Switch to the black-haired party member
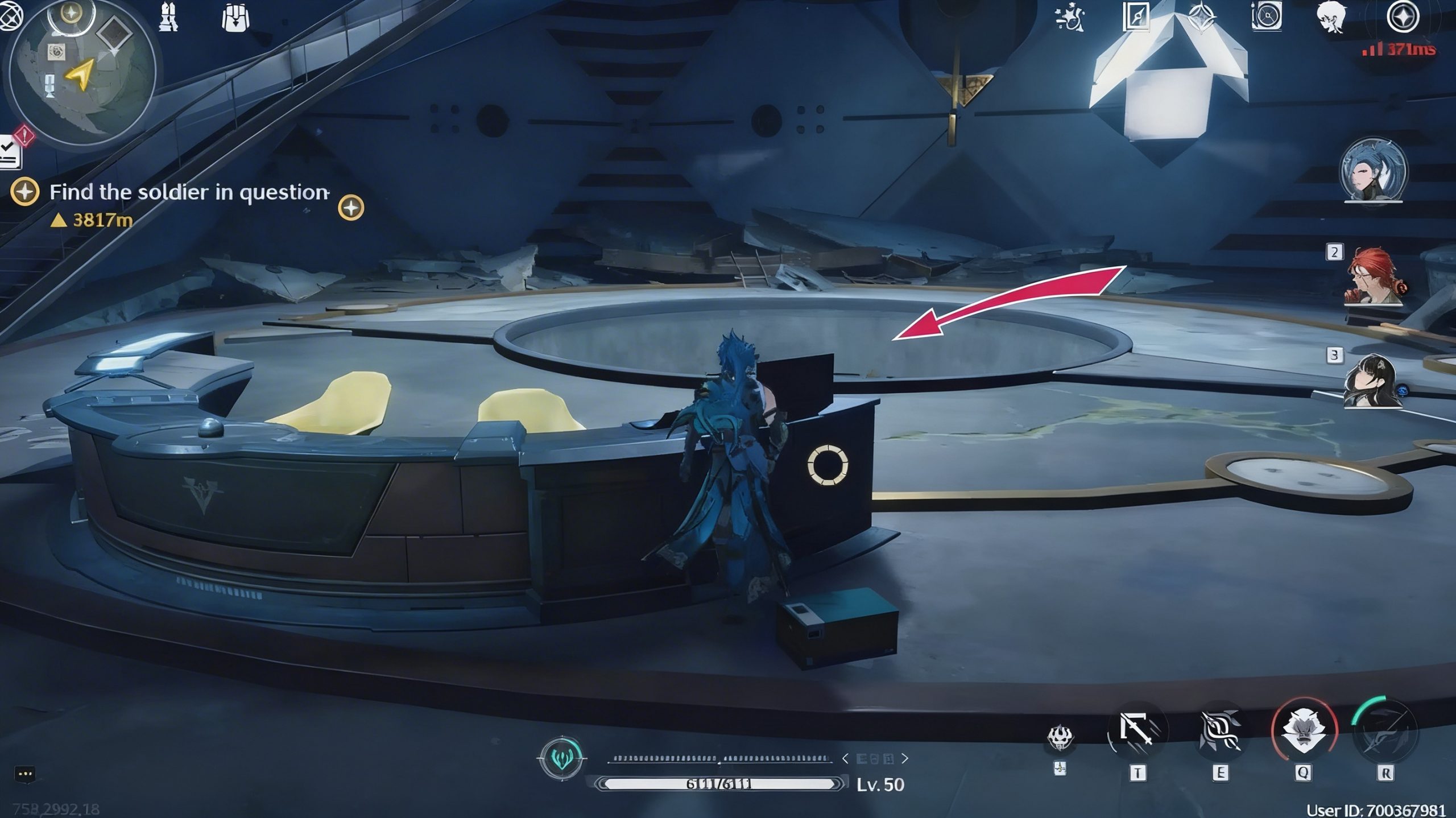 pyautogui.click(x=1373, y=381)
